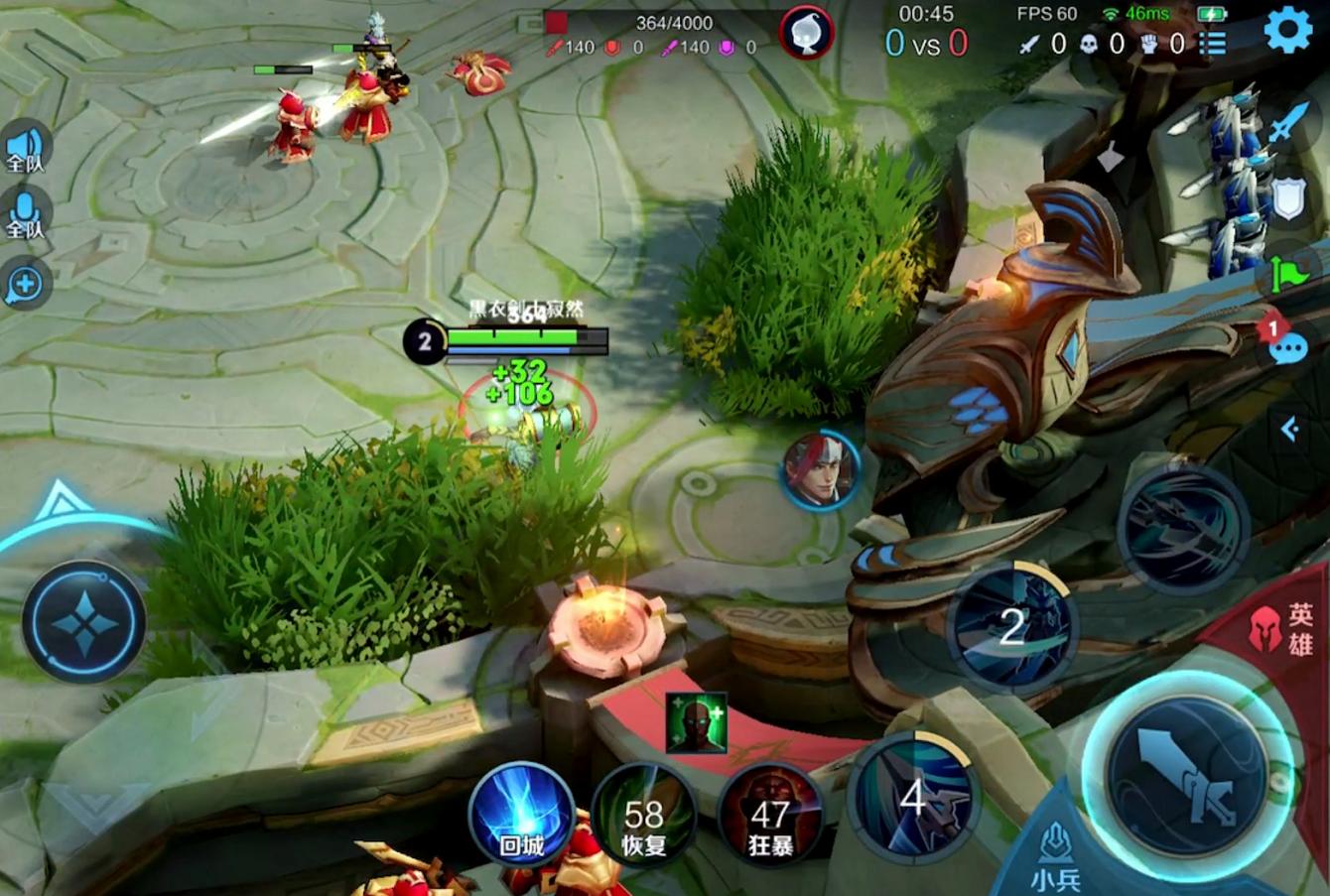The height and width of the screenshot is (896, 1330).
Task: Collapse the side panel arrow
Action: pyautogui.click(x=1289, y=429)
